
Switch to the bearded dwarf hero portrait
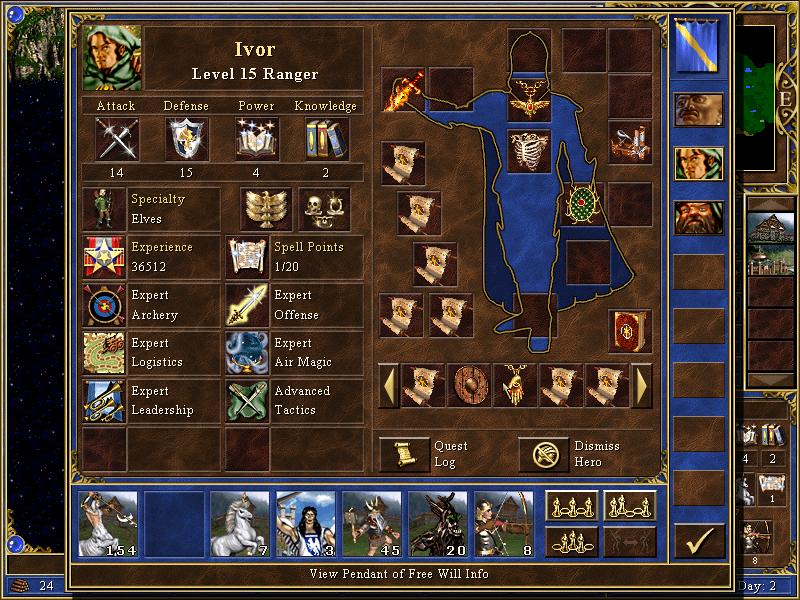(x=698, y=217)
